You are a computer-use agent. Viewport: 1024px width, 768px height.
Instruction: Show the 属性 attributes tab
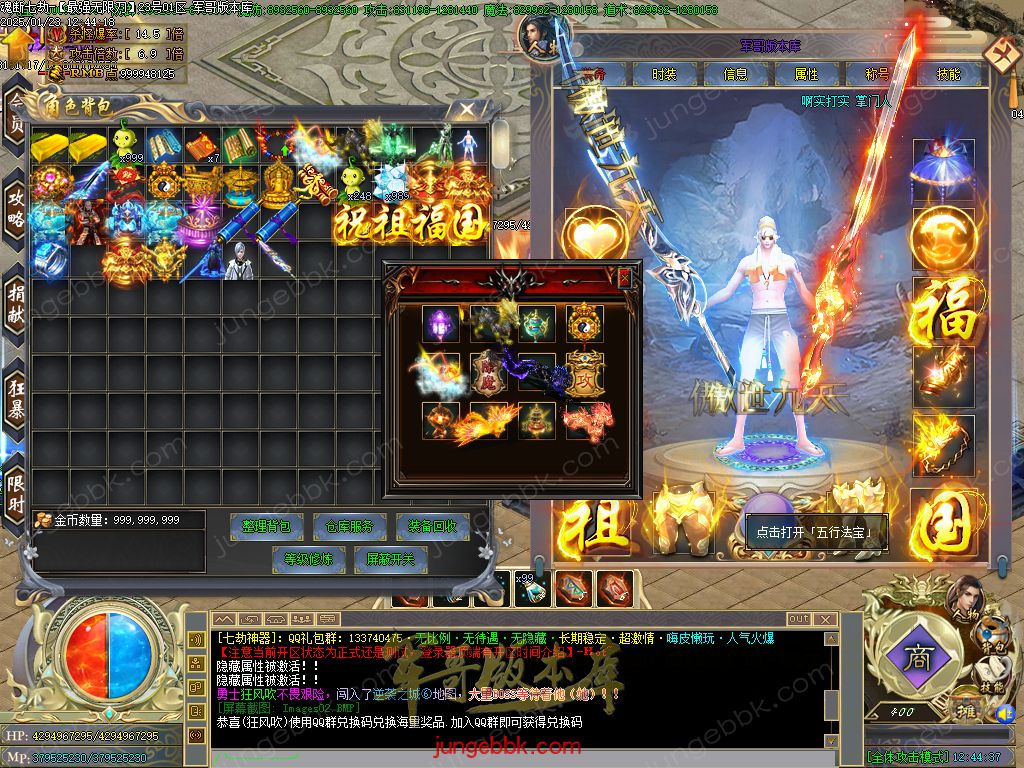tap(806, 74)
